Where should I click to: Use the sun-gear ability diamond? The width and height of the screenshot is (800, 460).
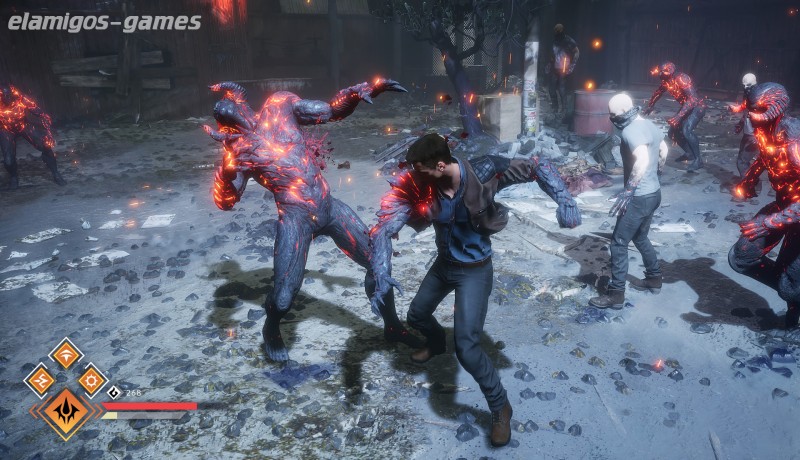pos(92,380)
